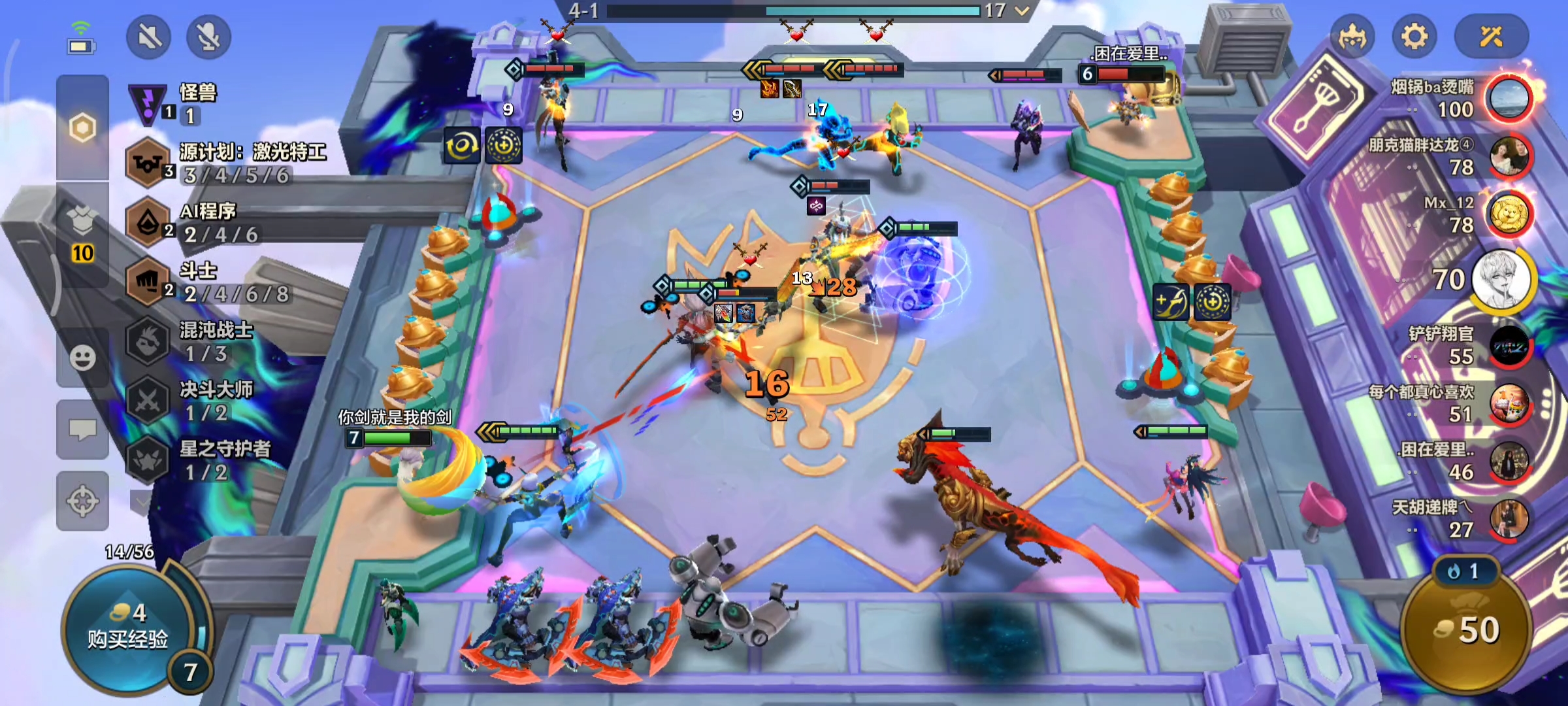
Task: Open the emote smiley face button
Action: pos(82,358)
